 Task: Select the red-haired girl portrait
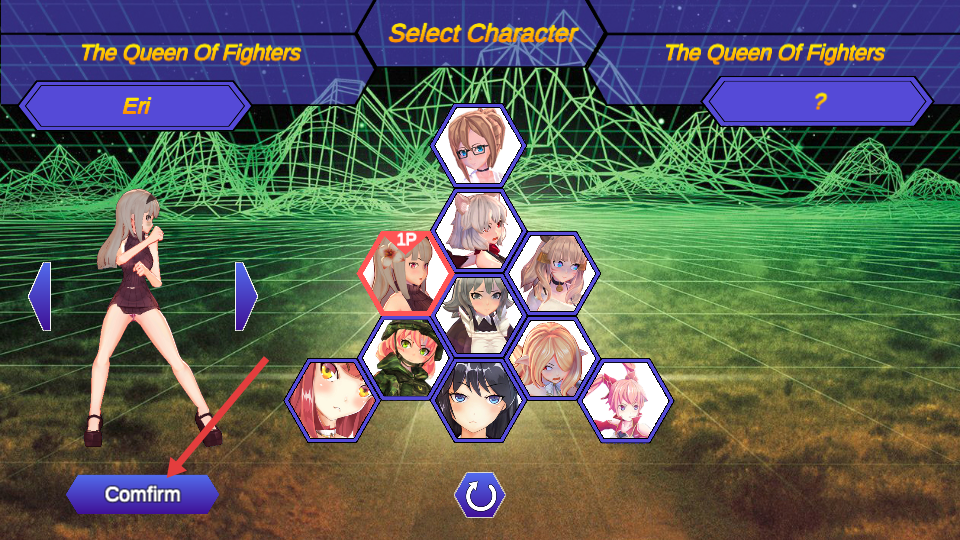332,400
